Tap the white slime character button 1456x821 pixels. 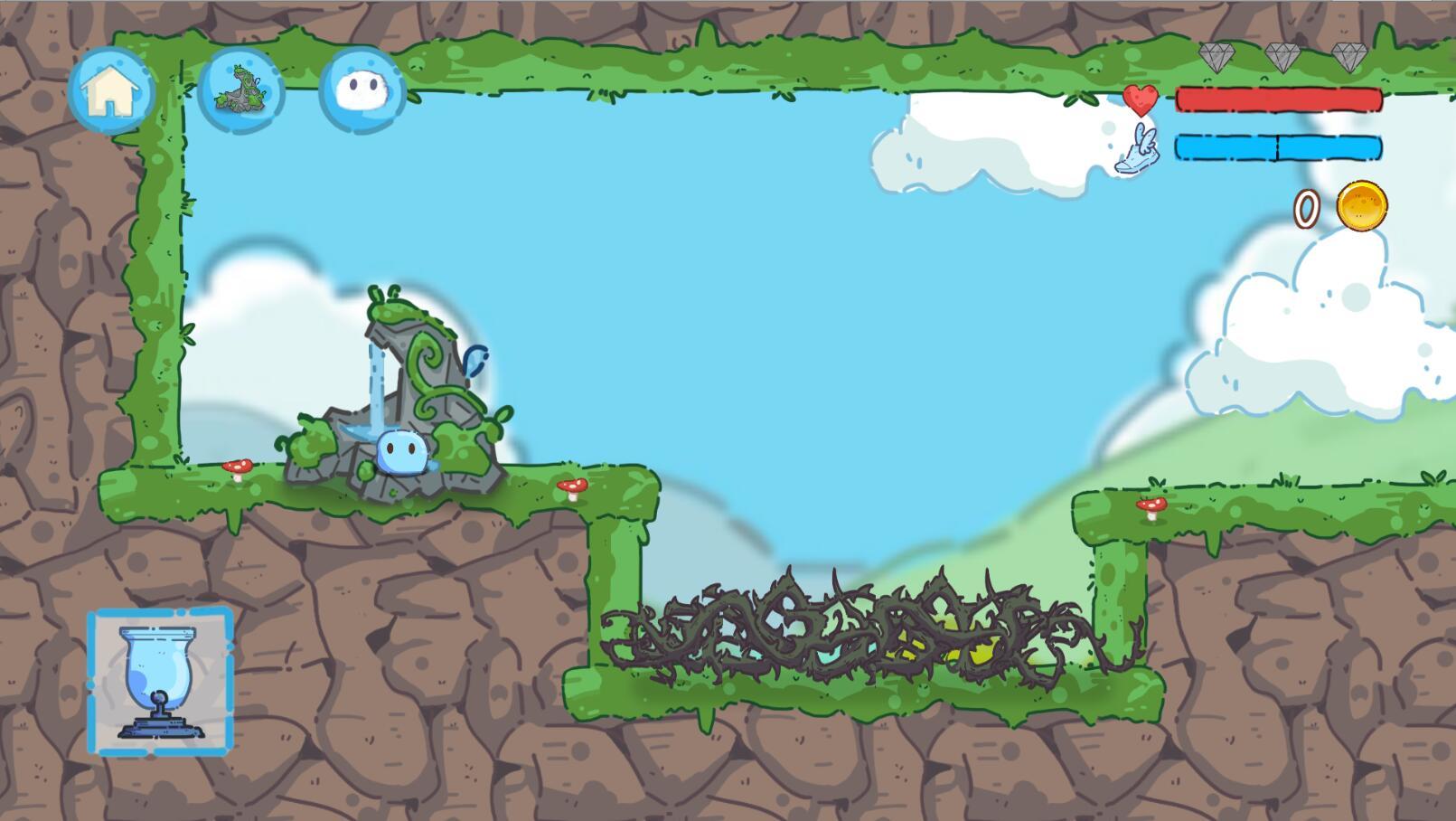click(x=362, y=90)
